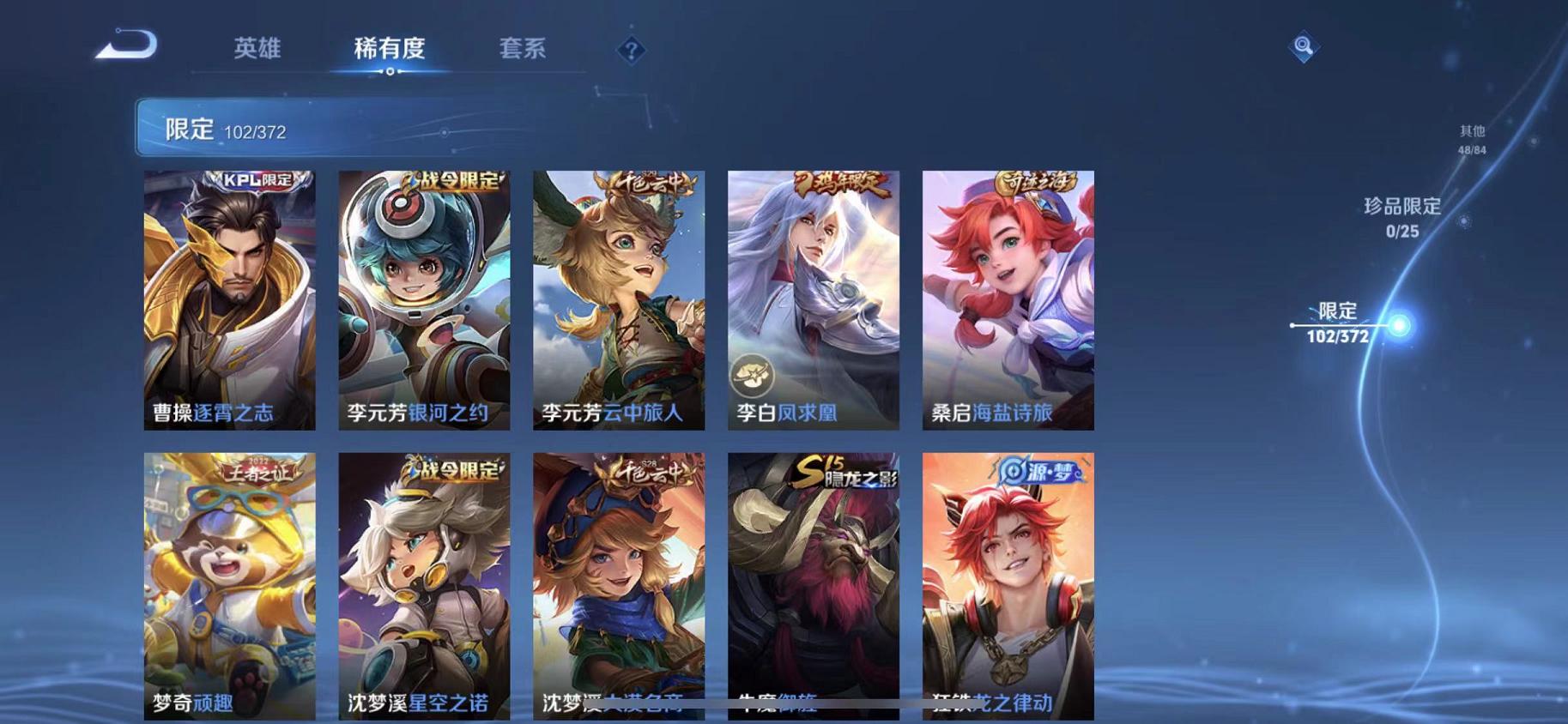Open the 曹操逐霄之志 skin thumbnail
This screenshot has width=1568, height=724.
coord(227,300)
